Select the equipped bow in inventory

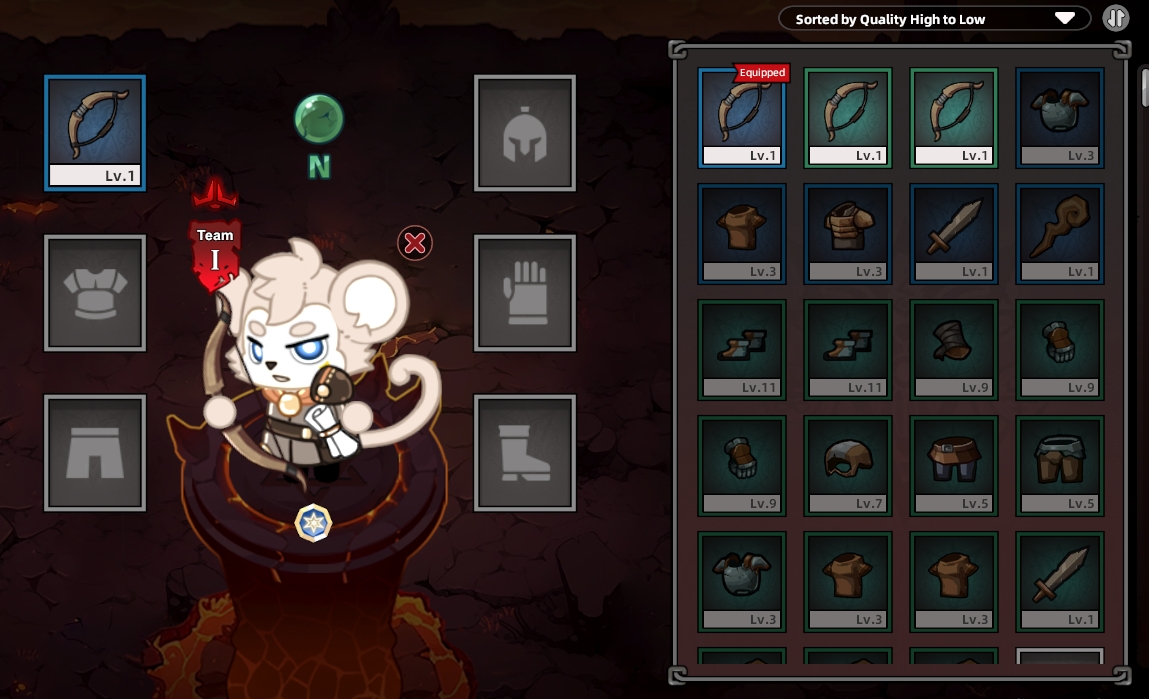coord(742,117)
